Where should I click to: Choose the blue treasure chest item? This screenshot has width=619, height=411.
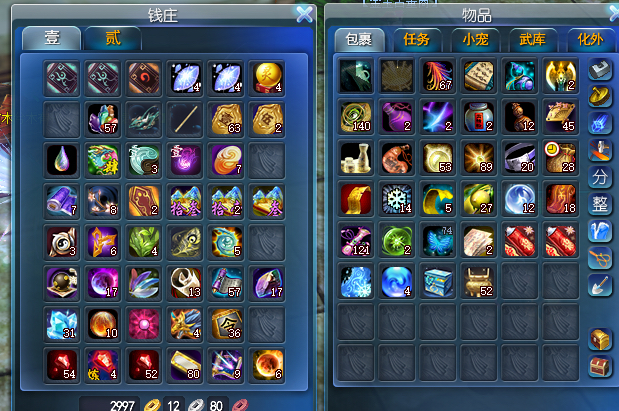pos(438,283)
